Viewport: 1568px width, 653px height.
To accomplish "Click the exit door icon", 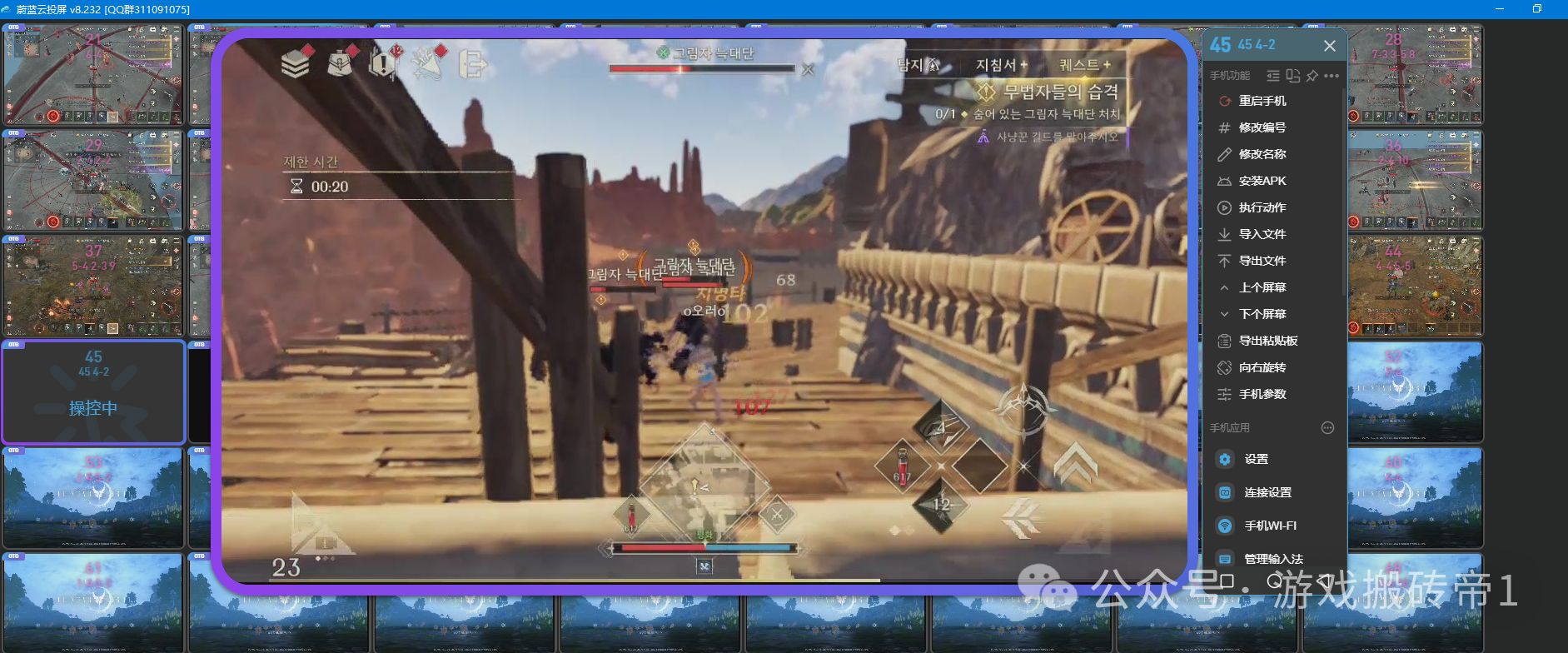I will tap(472, 63).
